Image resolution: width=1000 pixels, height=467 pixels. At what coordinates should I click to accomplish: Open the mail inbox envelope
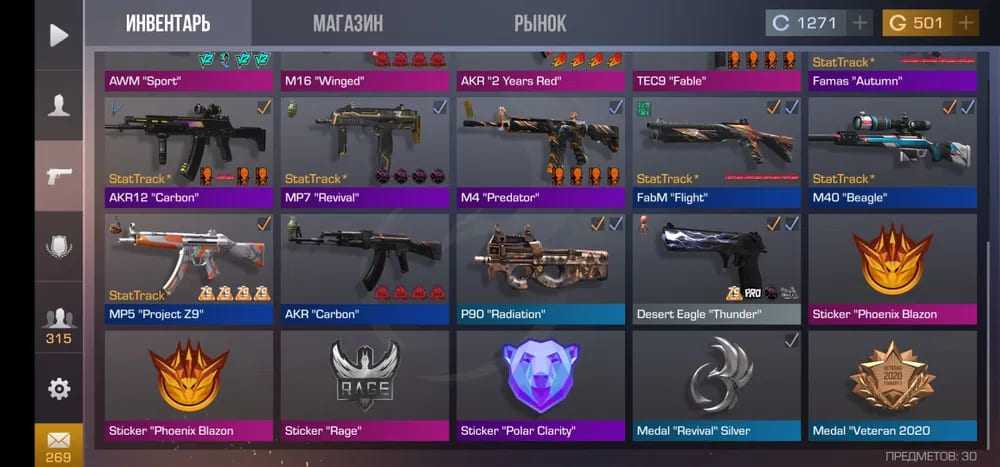59,443
